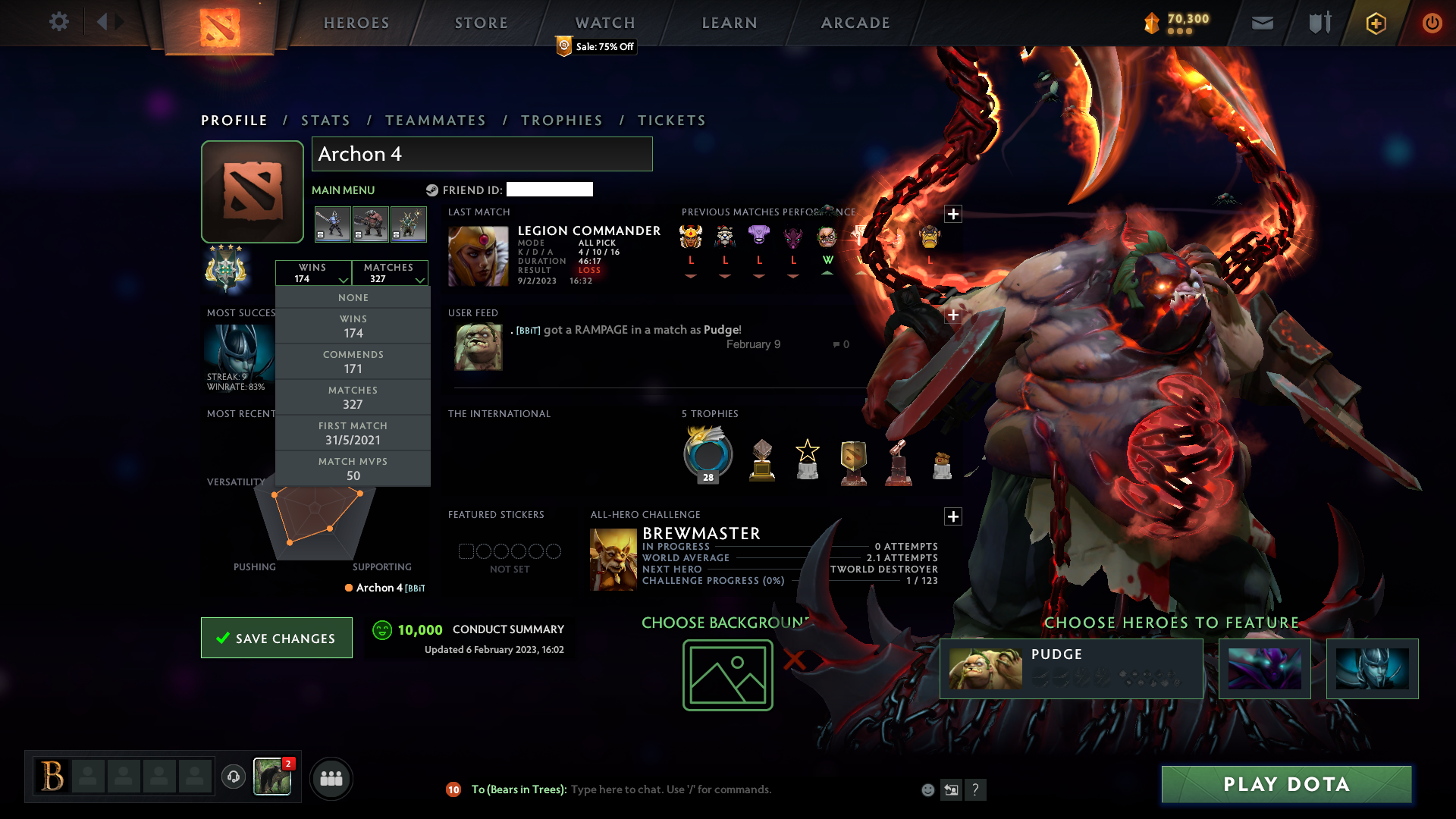Switch to the STATS tab
The image size is (1456, 819).
point(325,120)
